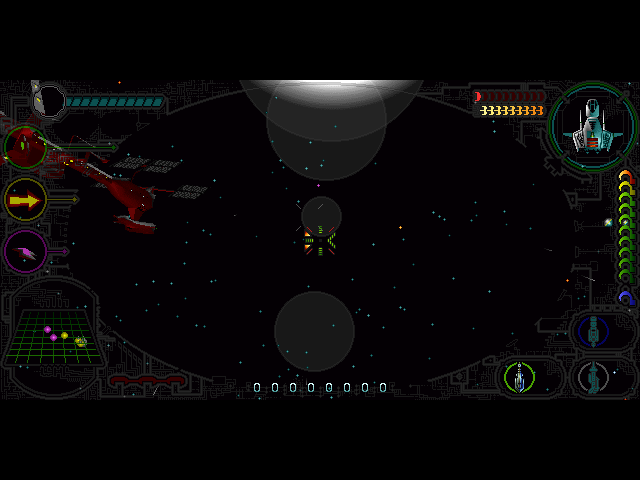640x480 pixels.
Task: Choose the blue-ringed weapon slot
Action: 596,330
